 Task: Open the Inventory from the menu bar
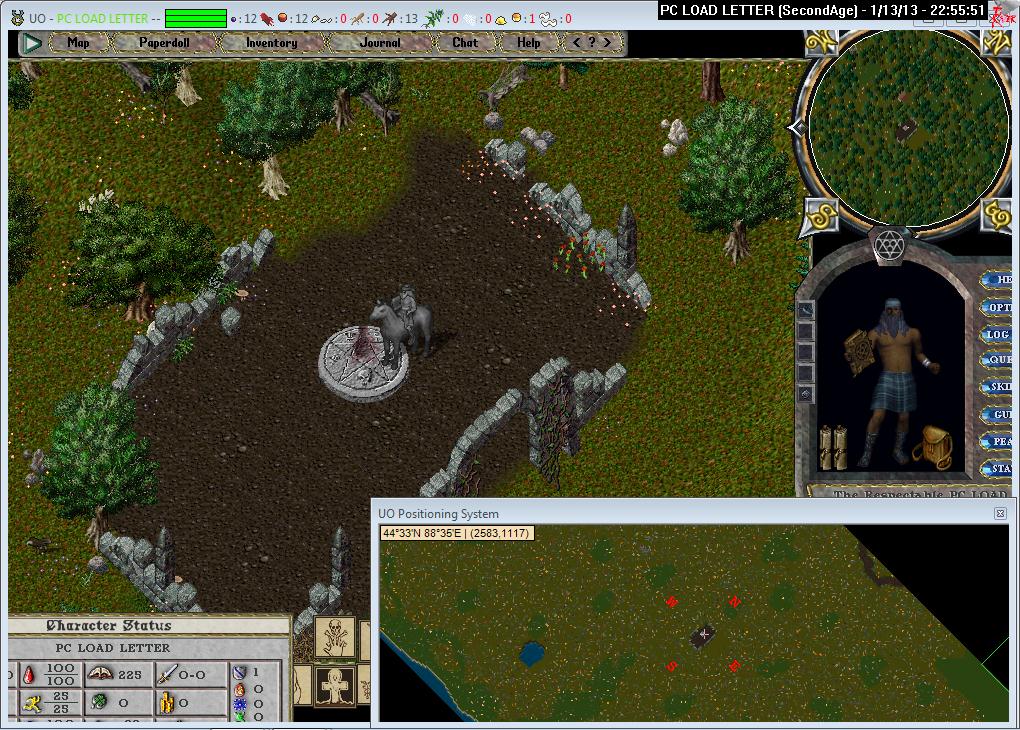pos(271,43)
